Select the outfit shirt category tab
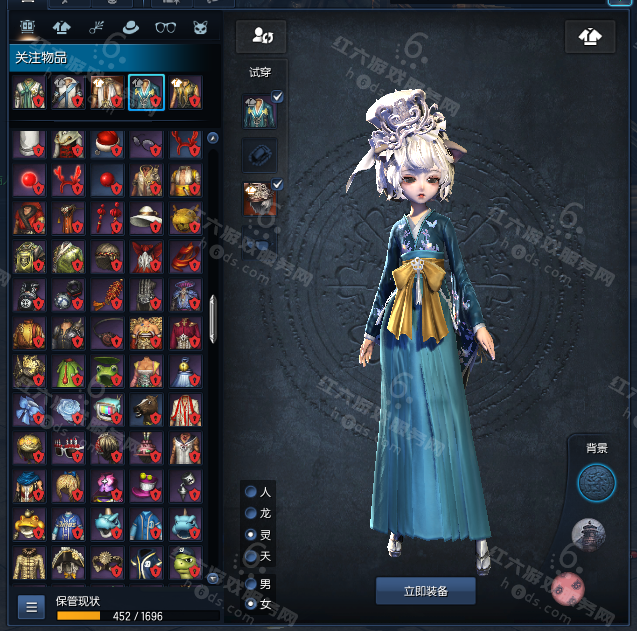637x631 pixels. pos(61,27)
